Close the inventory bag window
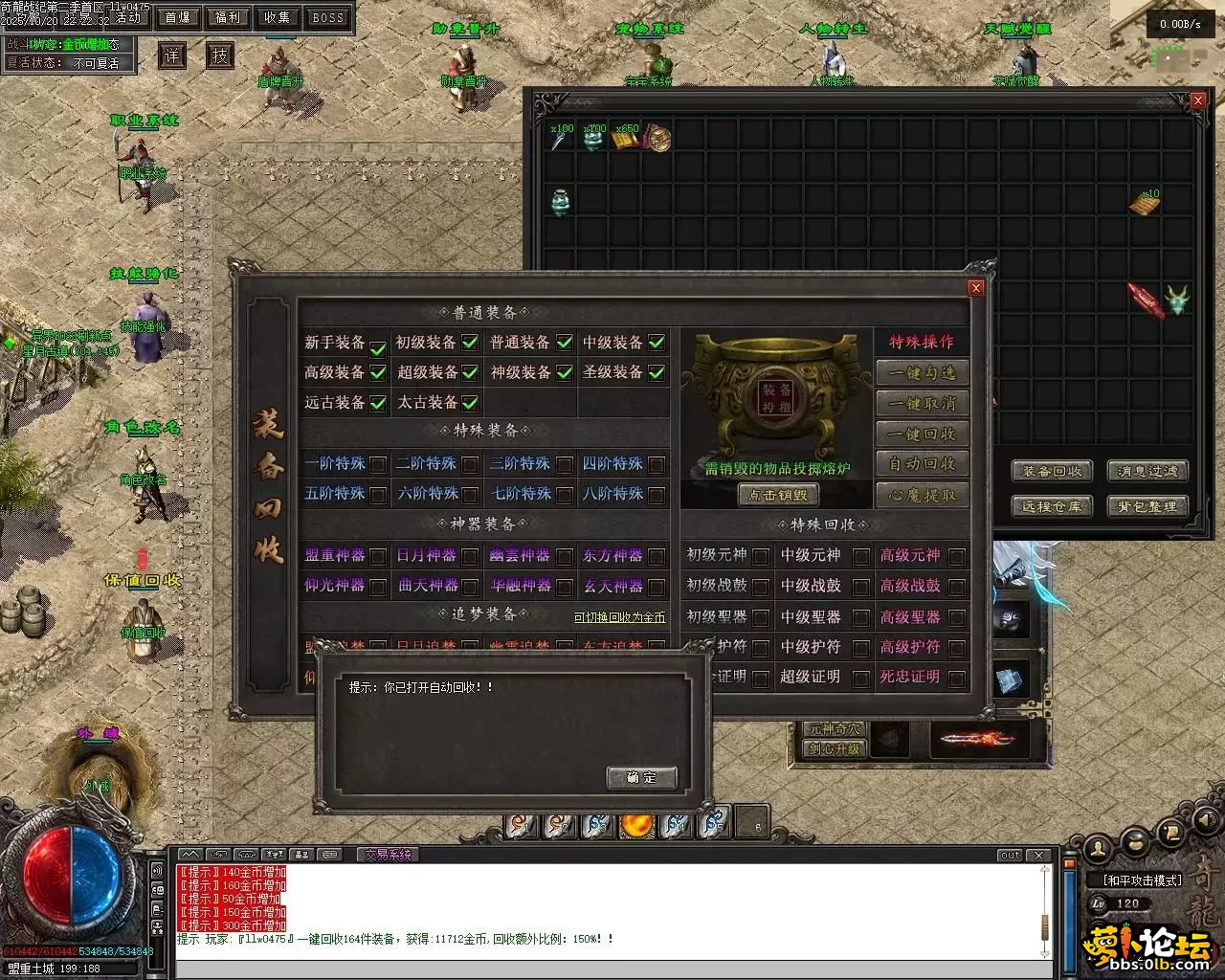Image resolution: width=1225 pixels, height=980 pixels. pos(1198,100)
